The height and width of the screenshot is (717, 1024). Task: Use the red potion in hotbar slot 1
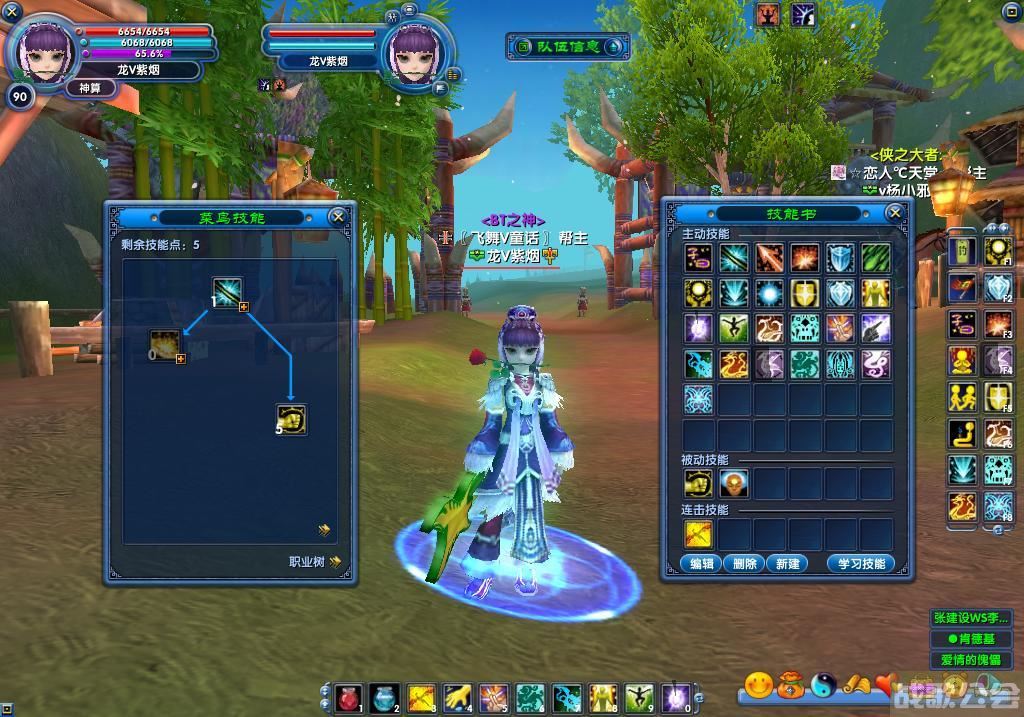(x=348, y=697)
